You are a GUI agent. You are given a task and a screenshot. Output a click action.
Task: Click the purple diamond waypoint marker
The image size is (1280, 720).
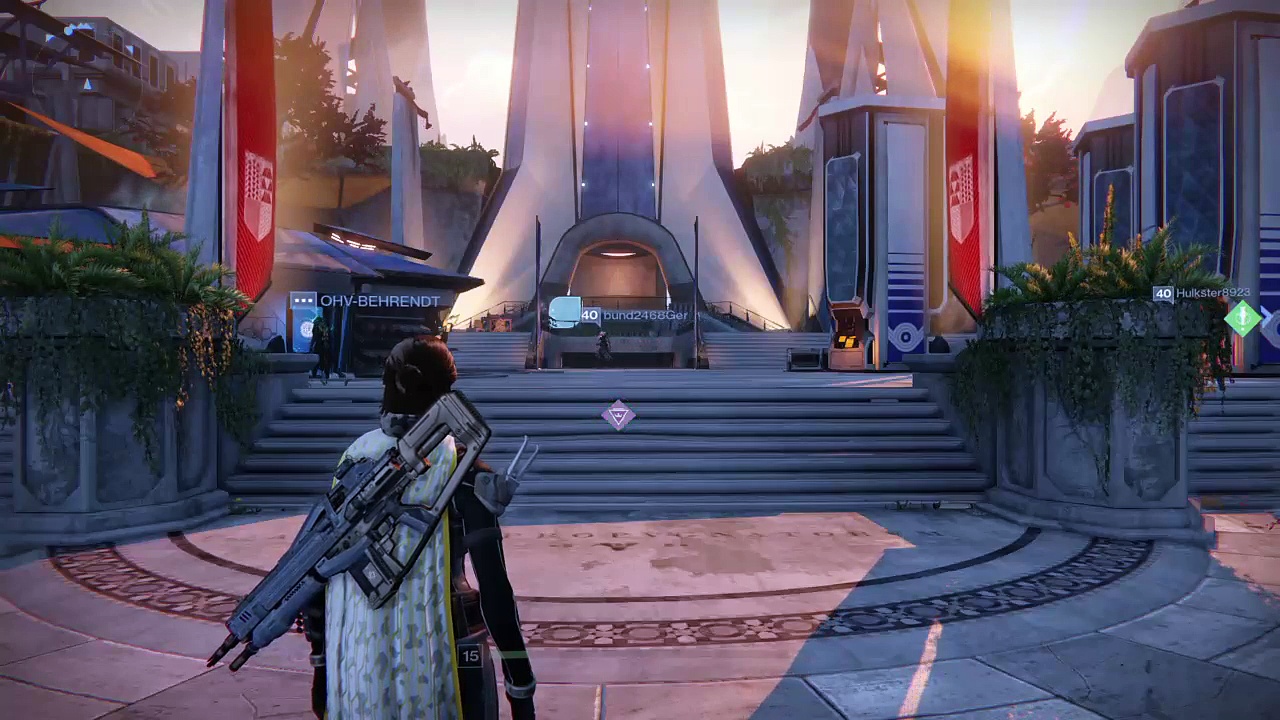618,416
